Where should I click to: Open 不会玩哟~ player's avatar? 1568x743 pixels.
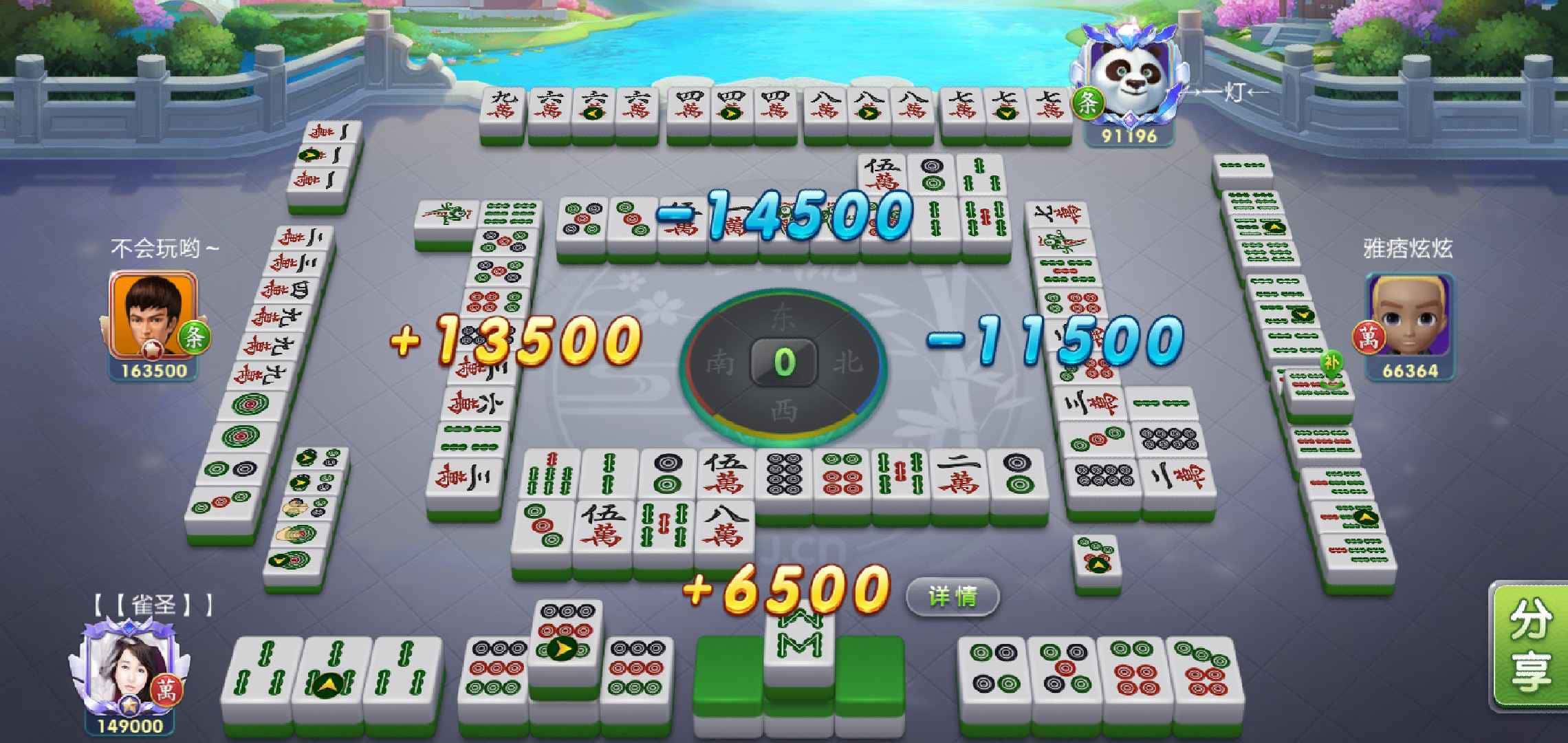[153, 314]
